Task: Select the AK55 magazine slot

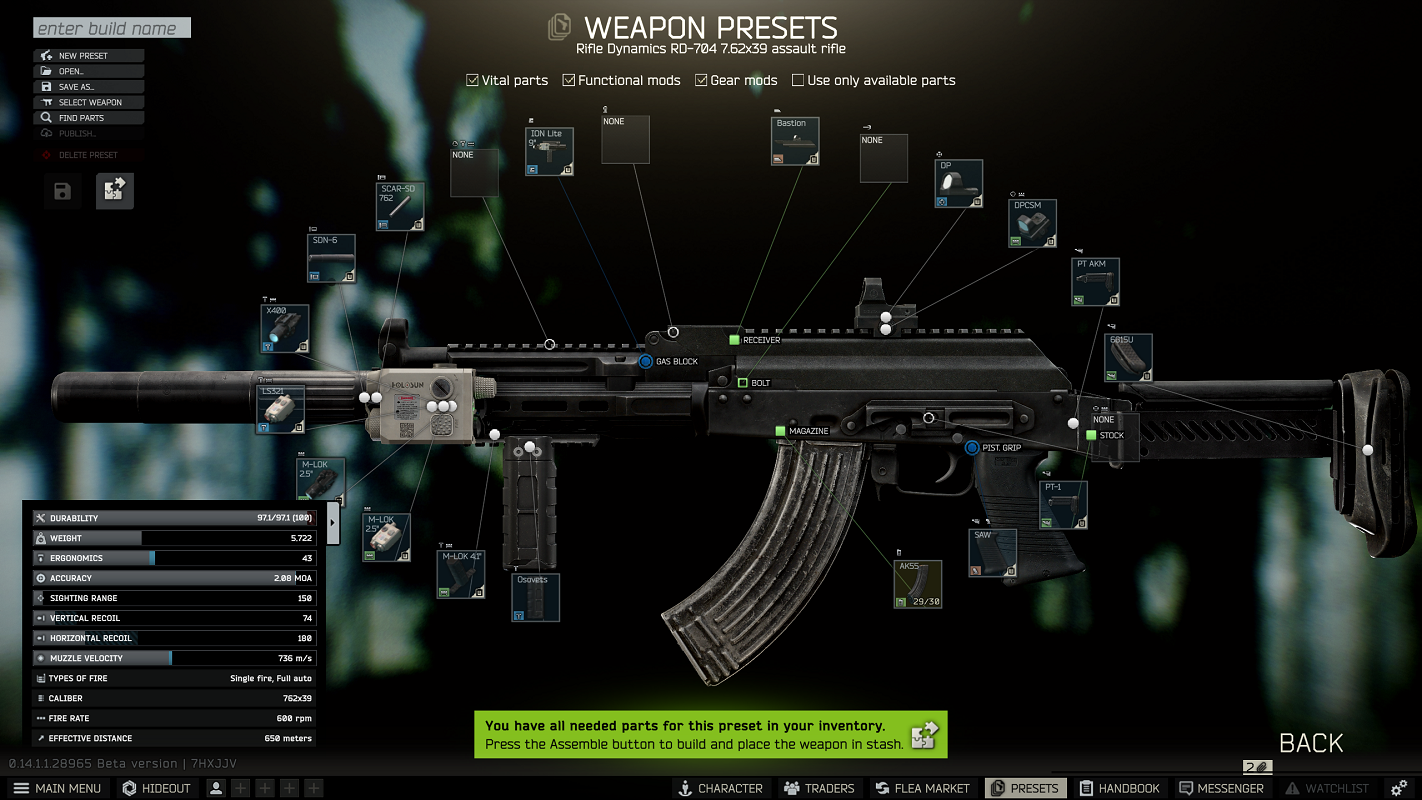Action: tap(917, 584)
